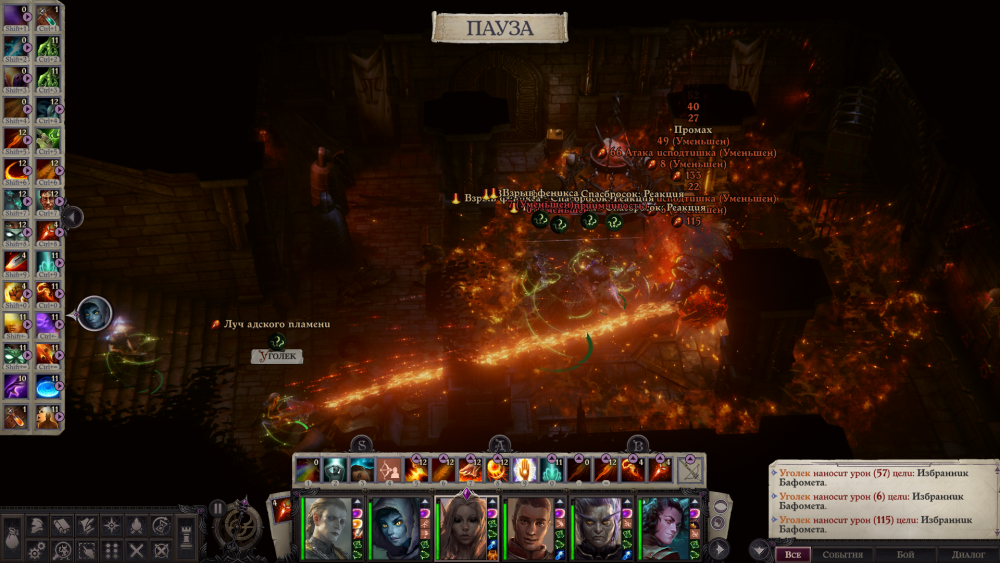
Task: Select the bald human male portrait
Action: click(x=529, y=528)
